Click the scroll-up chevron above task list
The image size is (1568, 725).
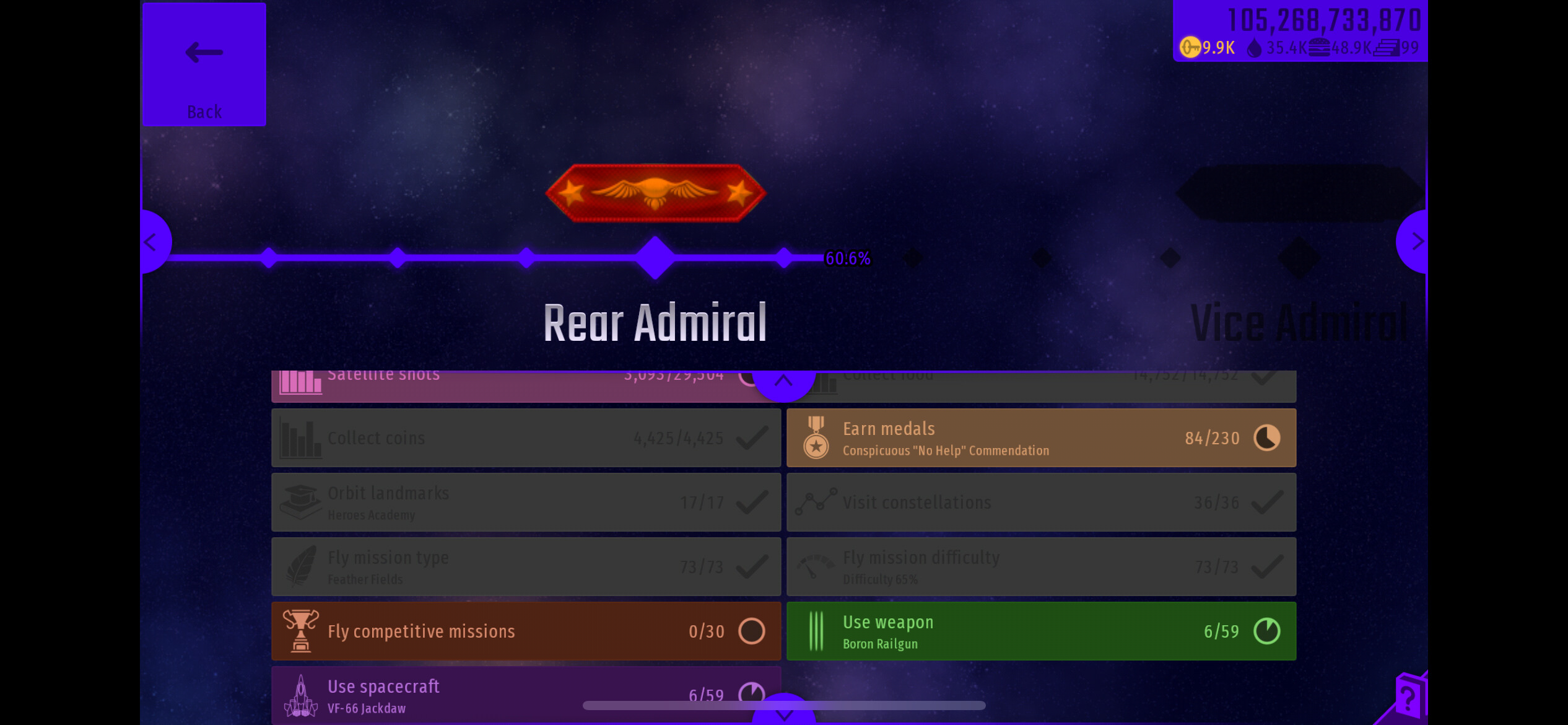point(783,381)
